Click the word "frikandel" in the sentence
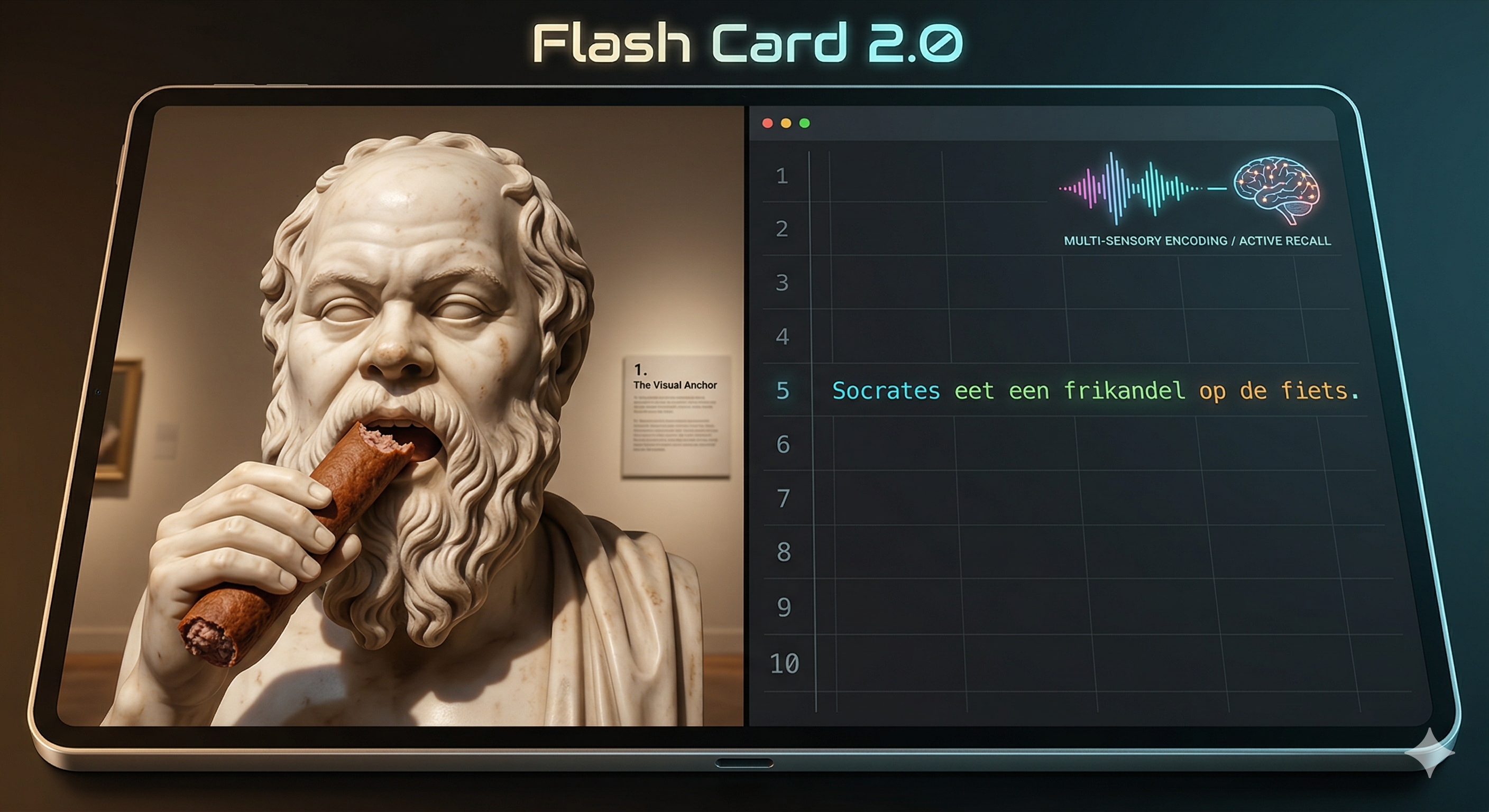Viewport: 1489px width, 812px height. point(1124,391)
